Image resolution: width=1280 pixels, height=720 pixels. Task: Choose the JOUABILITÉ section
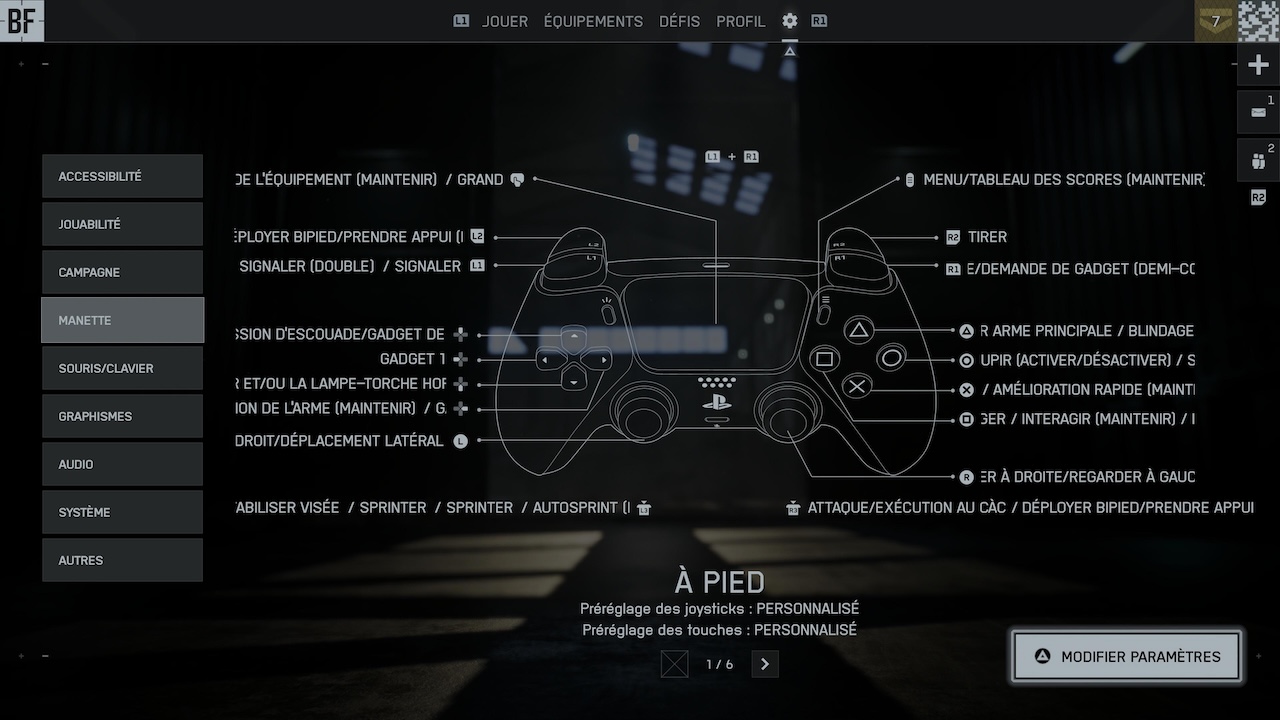[122, 224]
